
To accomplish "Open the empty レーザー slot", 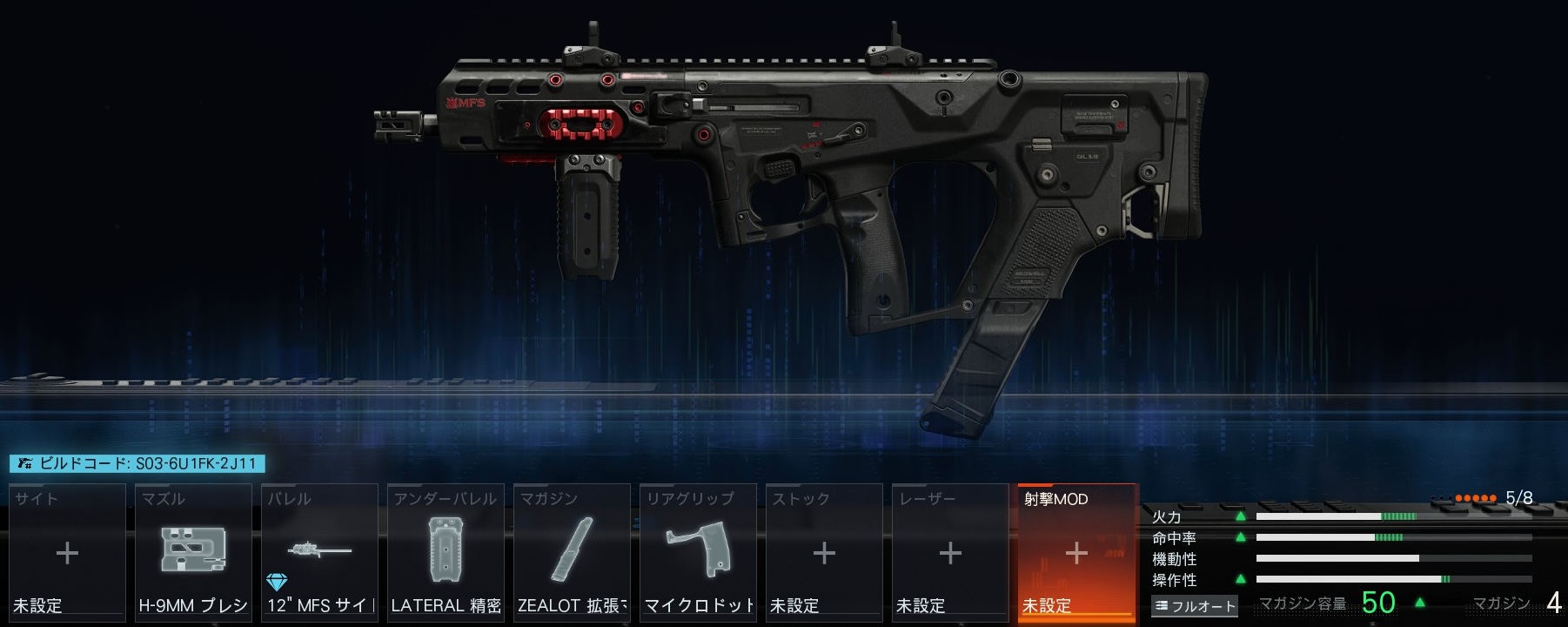I will click(x=950, y=552).
